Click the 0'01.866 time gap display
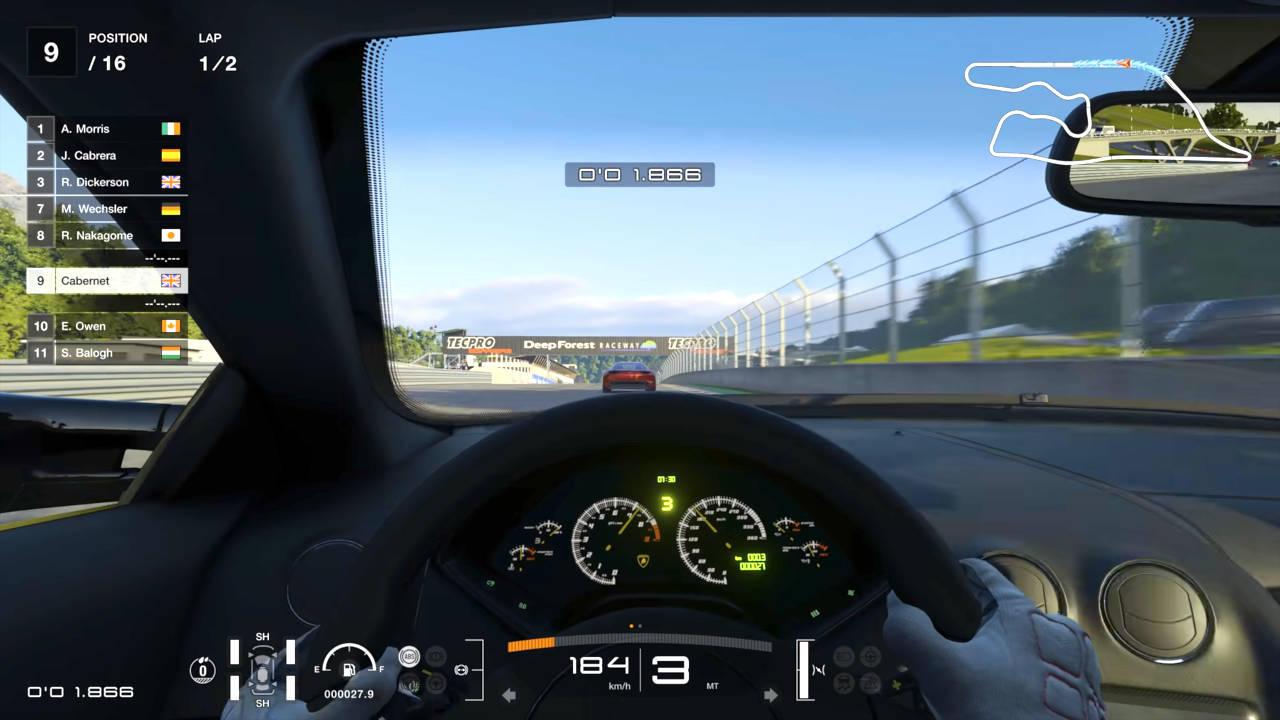The width and height of the screenshot is (1280, 720). coord(639,174)
